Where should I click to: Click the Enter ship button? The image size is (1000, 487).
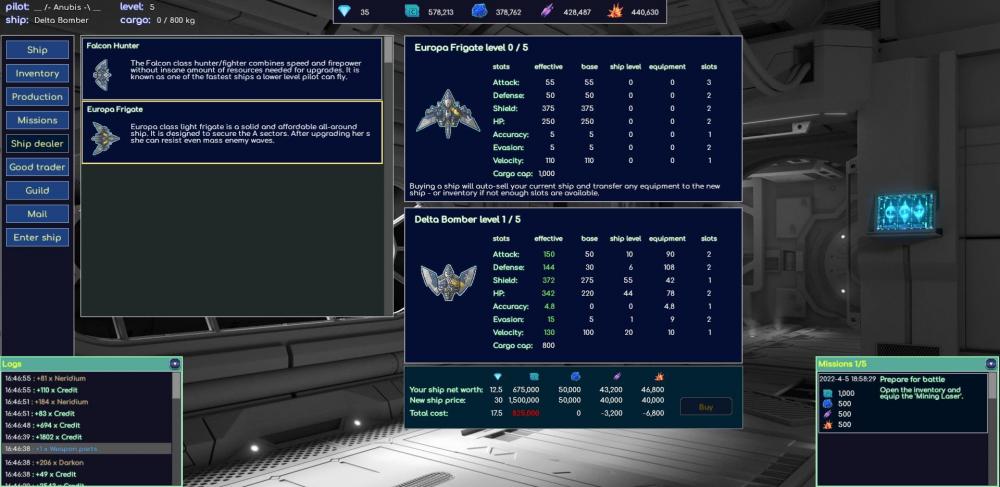[x=37, y=237]
